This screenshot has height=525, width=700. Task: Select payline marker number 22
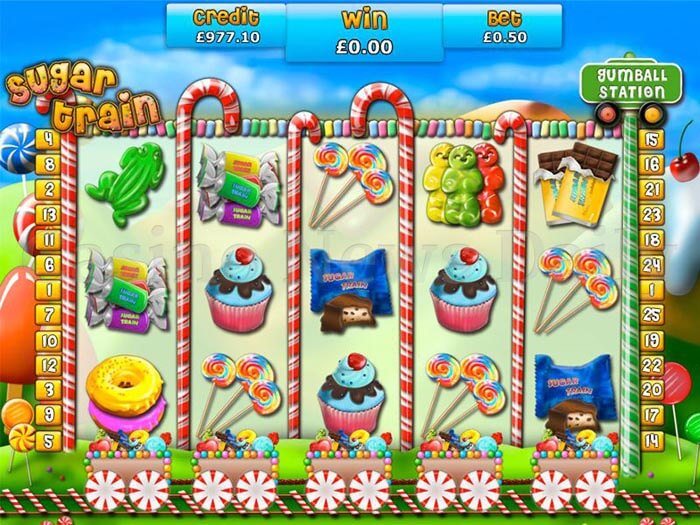click(653, 363)
